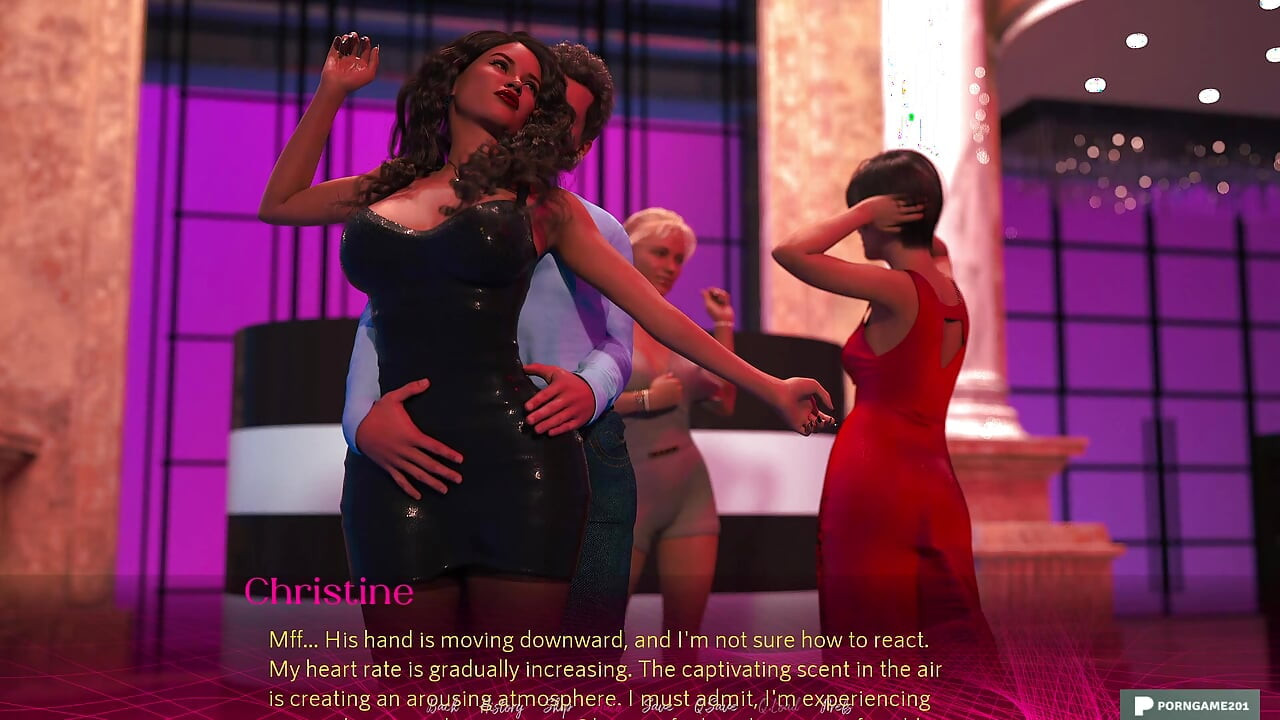Load the last quick save via Q.Load

pyautogui.click(x=778, y=708)
